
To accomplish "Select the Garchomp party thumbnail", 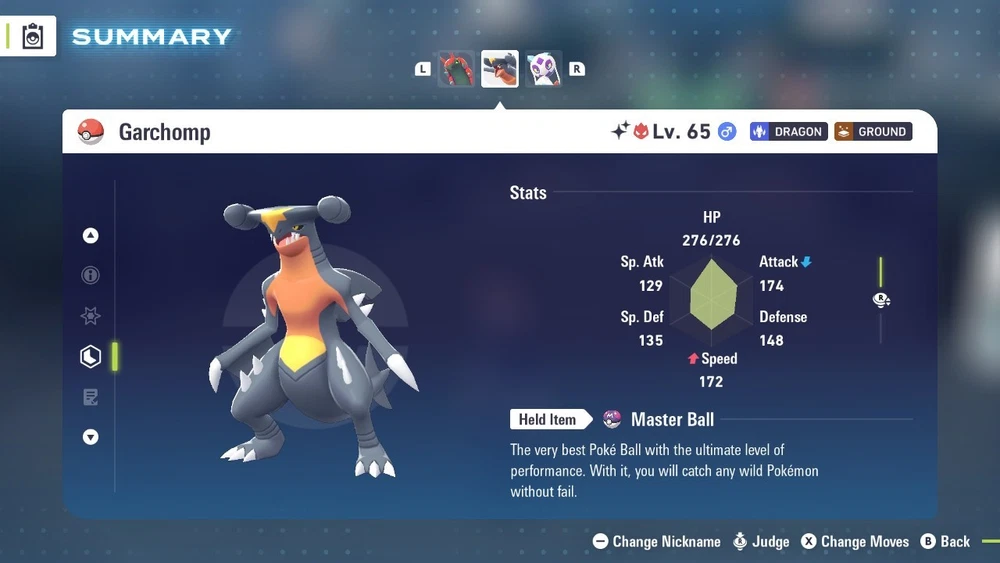I will [x=500, y=69].
